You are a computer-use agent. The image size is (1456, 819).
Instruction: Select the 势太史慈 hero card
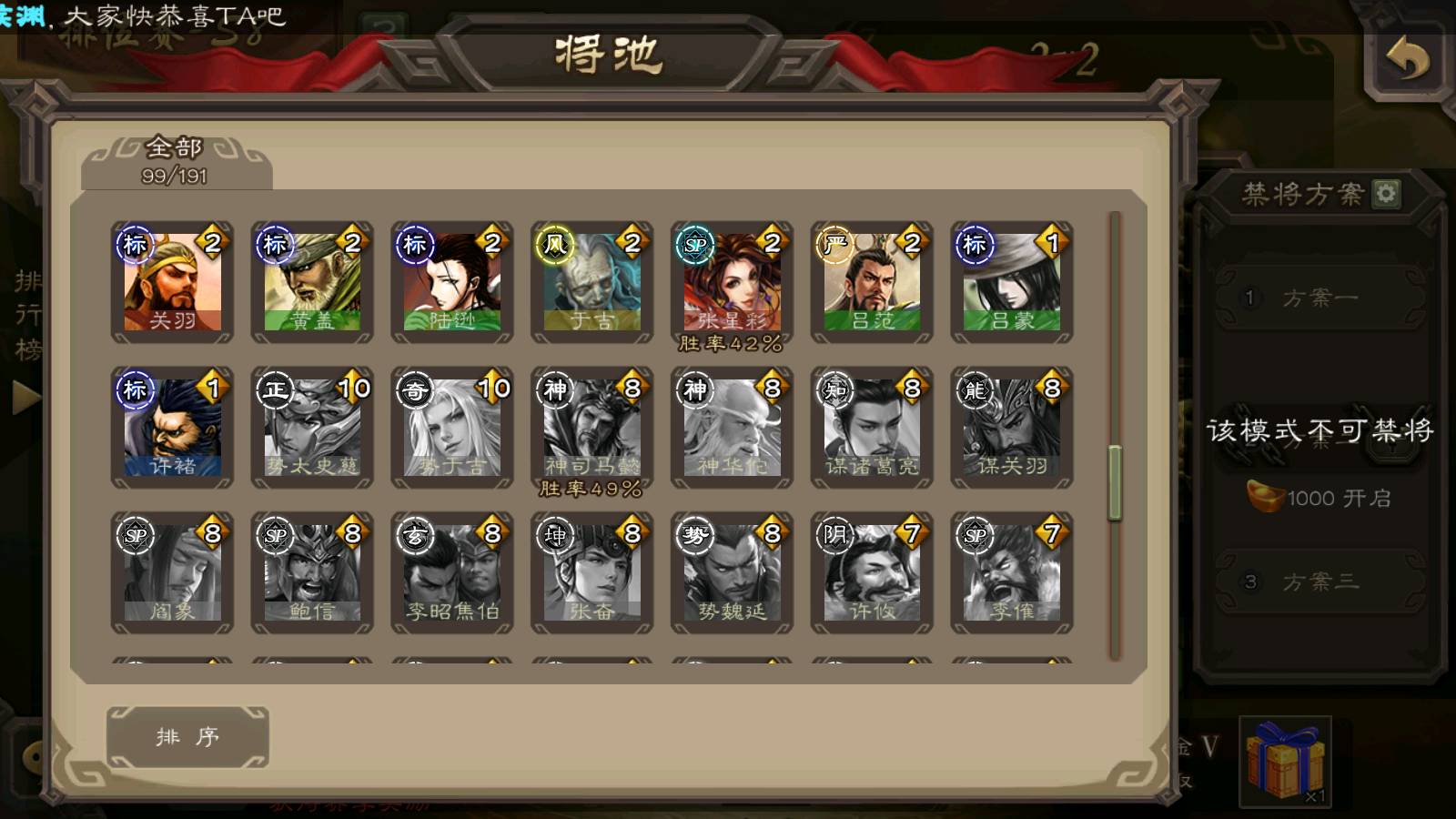pos(312,429)
